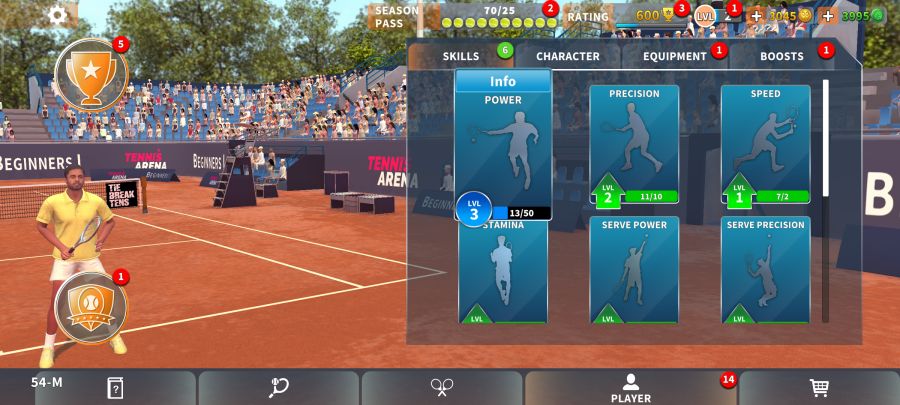Image resolution: width=900 pixels, height=405 pixels.
Task: Open the Equipment tab
Action: point(675,56)
